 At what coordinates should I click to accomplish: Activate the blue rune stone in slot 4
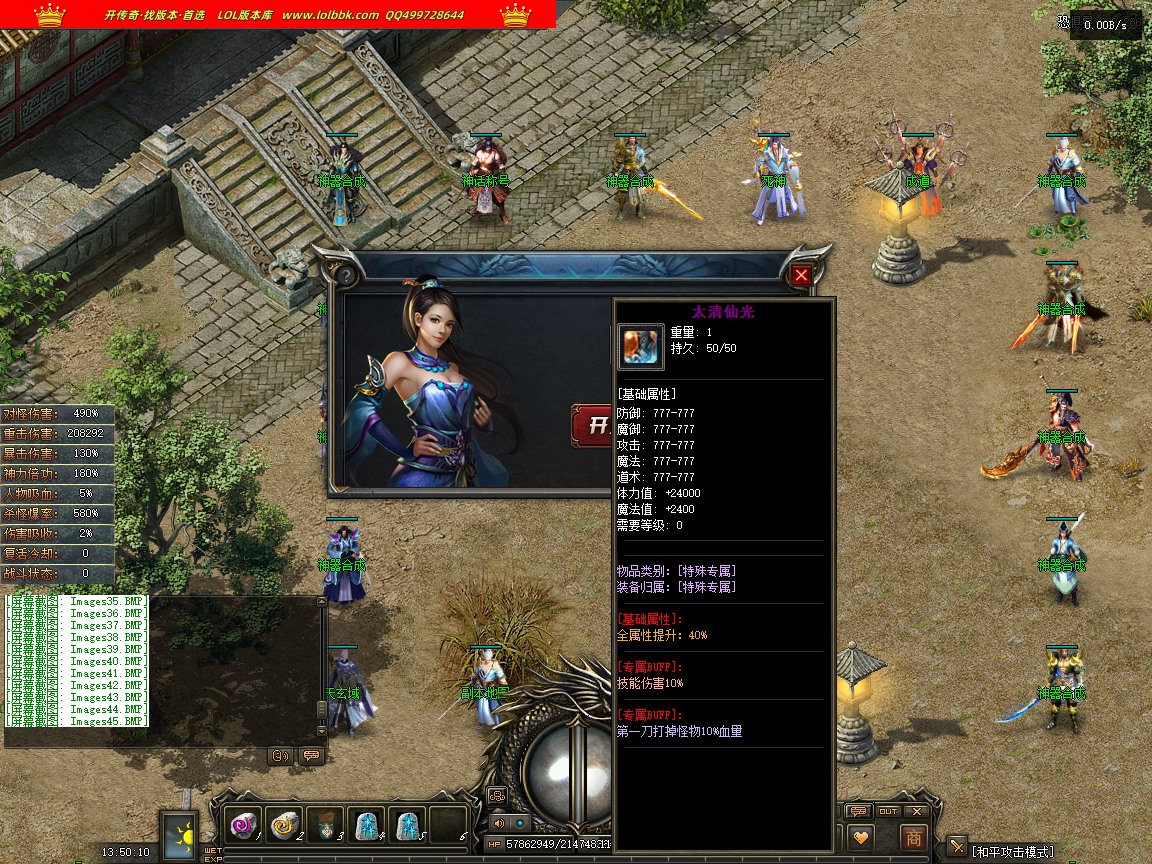366,825
